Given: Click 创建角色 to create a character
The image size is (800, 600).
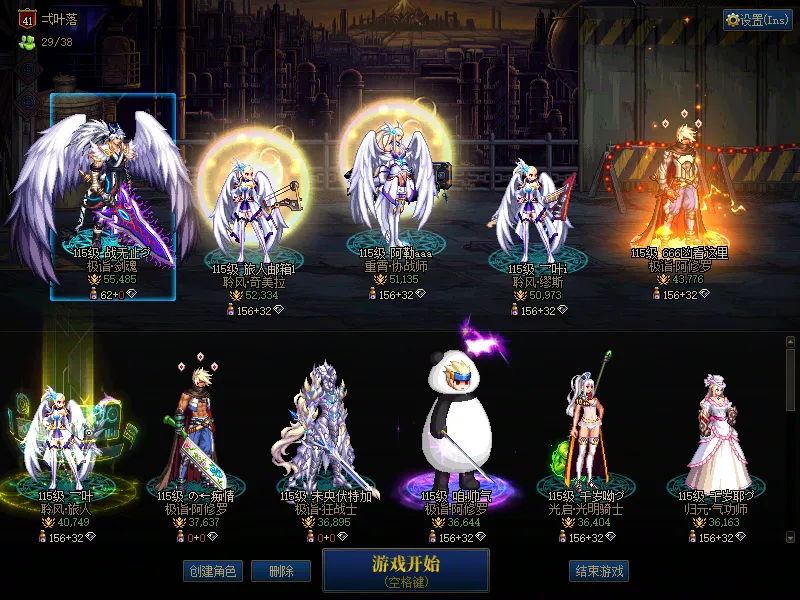Looking at the screenshot, I should coord(212,571).
